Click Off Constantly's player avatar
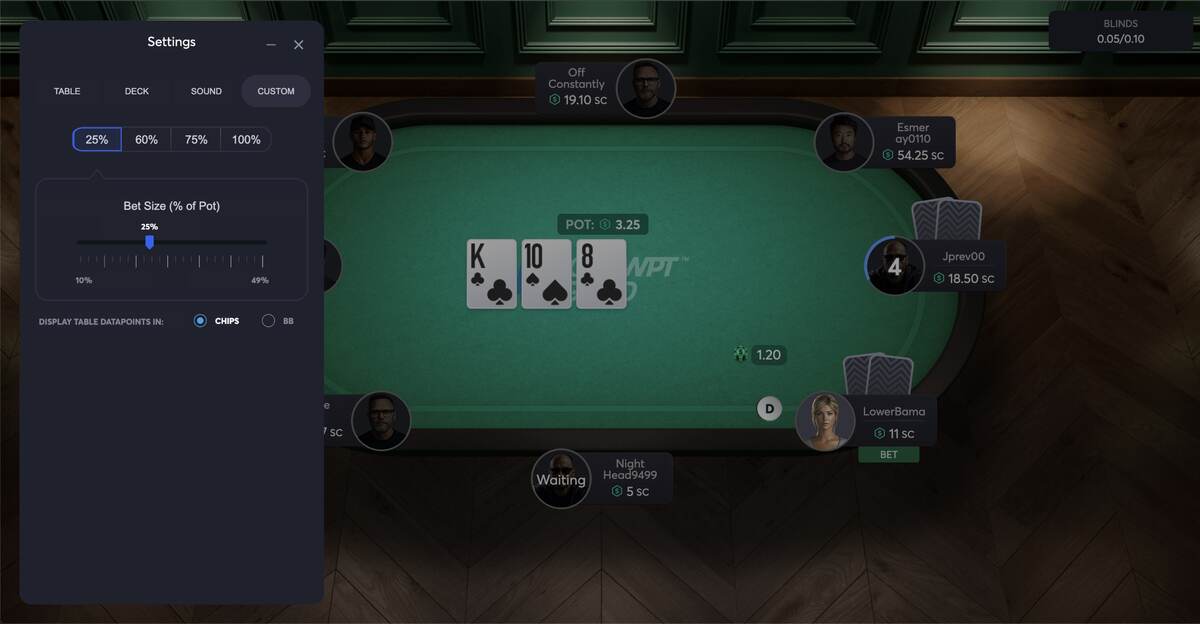Viewport: 1200px width, 624px height. pos(645,89)
